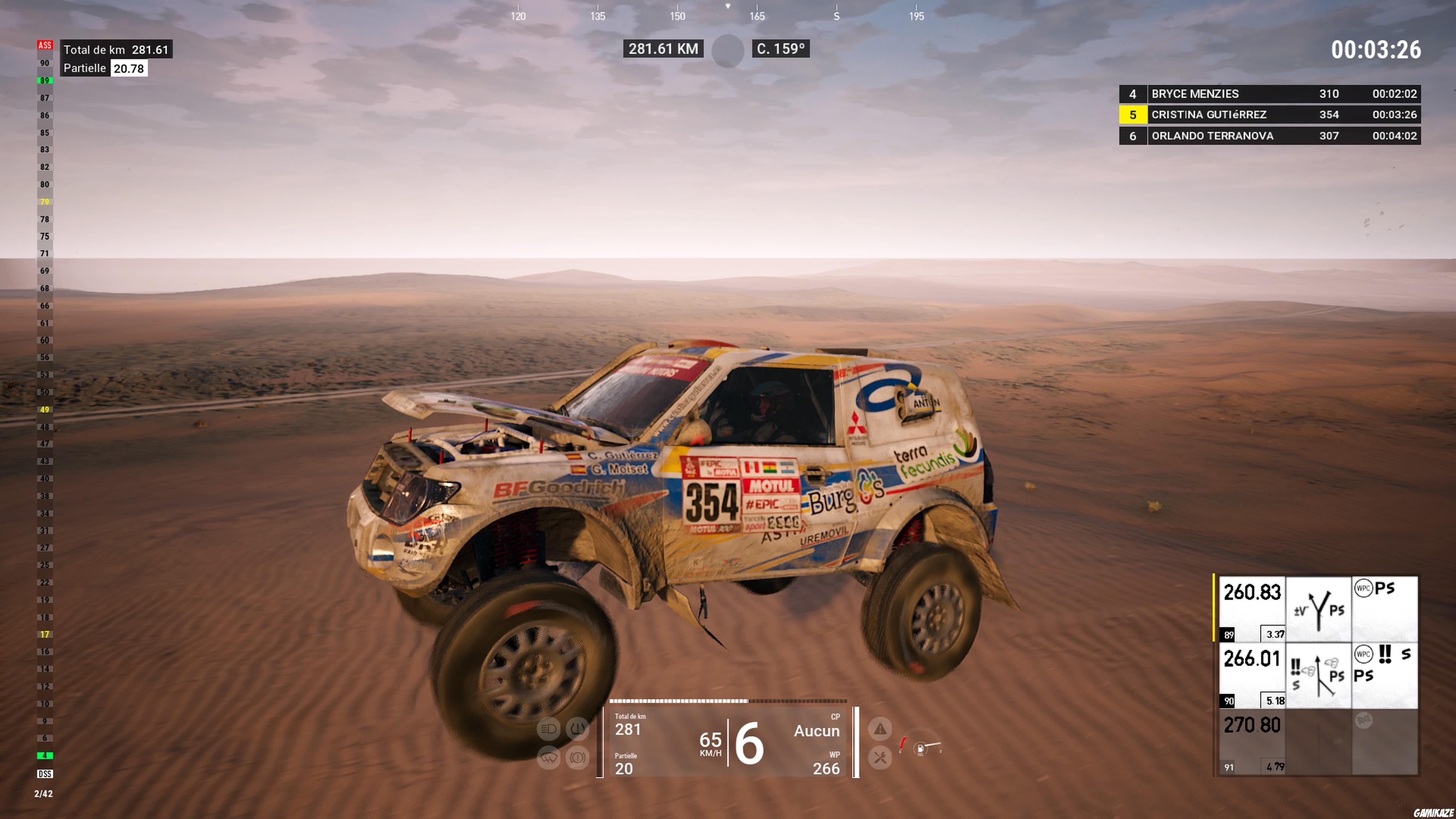The height and width of the screenshot is (819, 1456).
Task: Click the hazard warning triangle icon
Action: (x=880, y=730)
